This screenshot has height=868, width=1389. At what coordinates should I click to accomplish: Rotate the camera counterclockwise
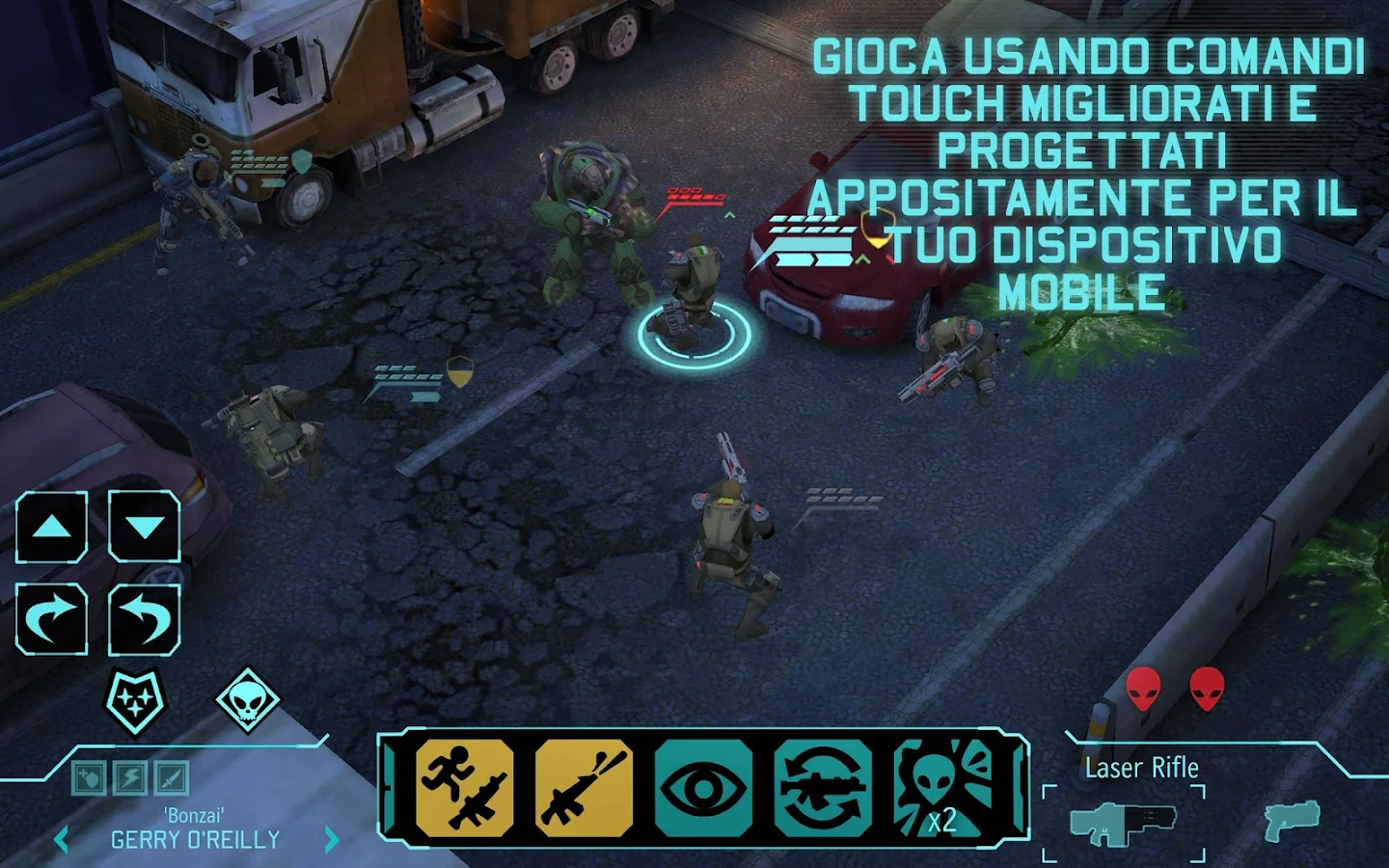[145, 618]
